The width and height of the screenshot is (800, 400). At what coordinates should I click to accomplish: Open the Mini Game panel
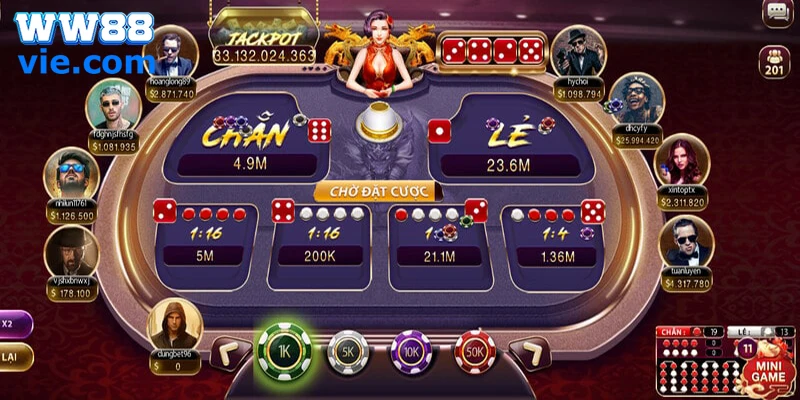tap(768, 368)
